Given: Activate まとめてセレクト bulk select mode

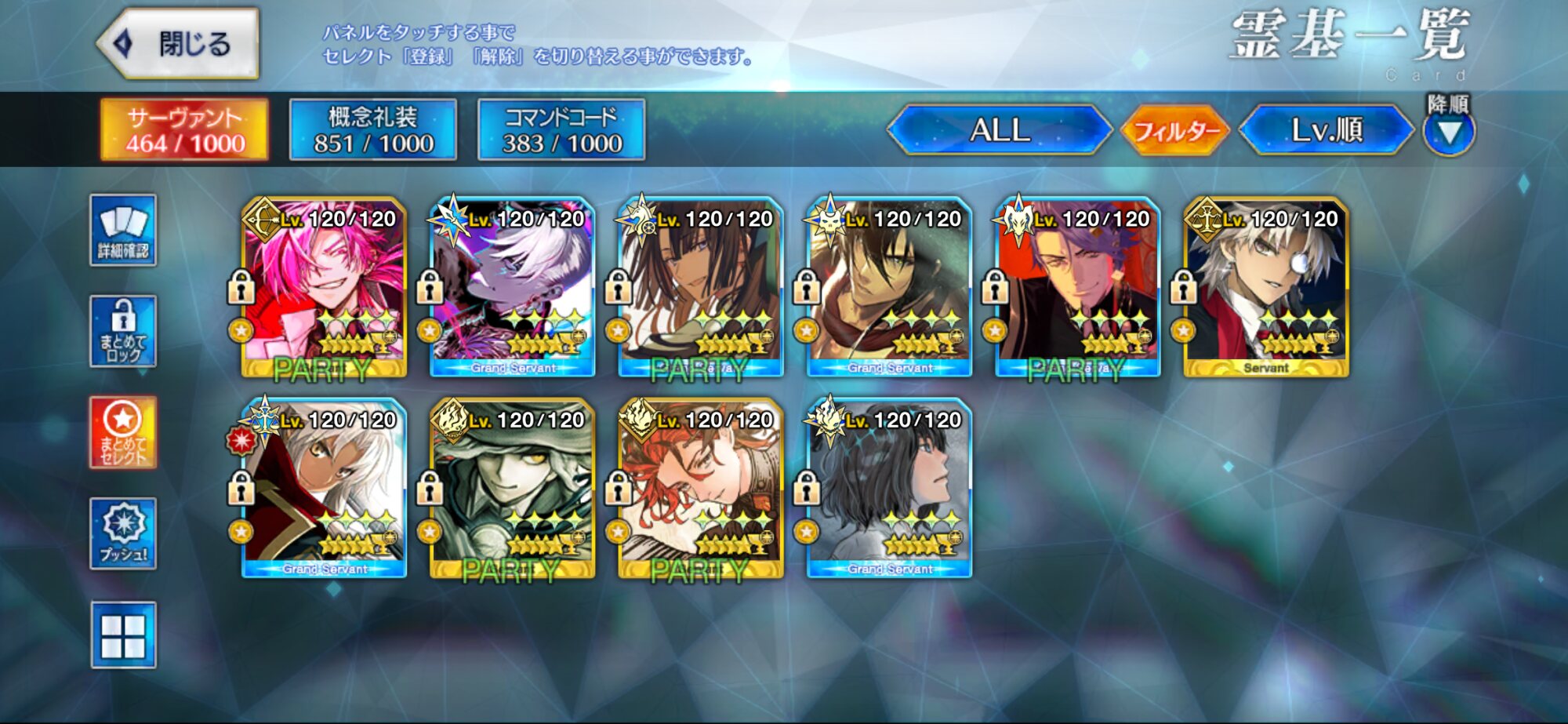Looking at the screenshot, I should point(123,433).
